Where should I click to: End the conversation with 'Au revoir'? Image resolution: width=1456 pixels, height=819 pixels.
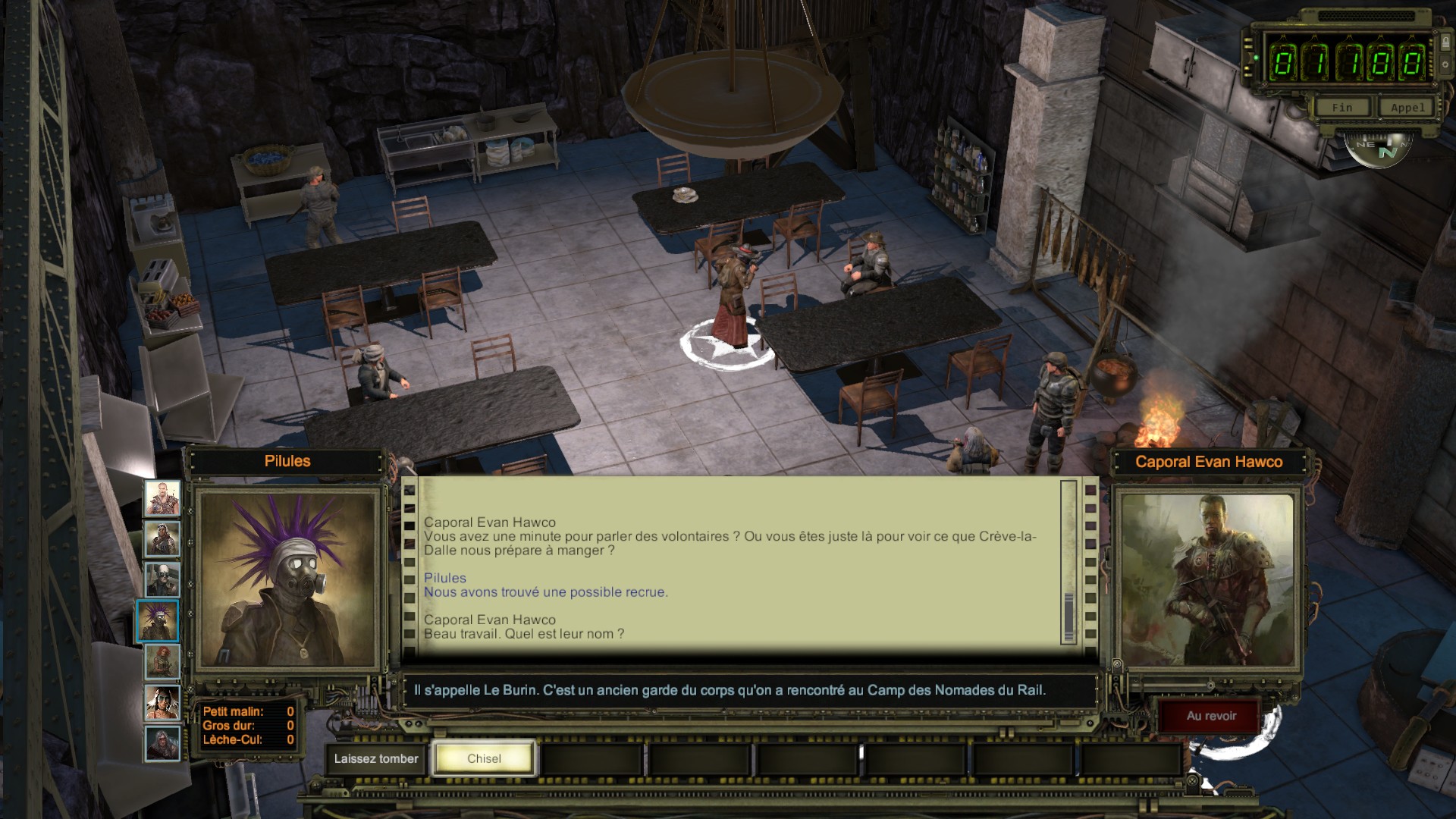[1211, 716]
